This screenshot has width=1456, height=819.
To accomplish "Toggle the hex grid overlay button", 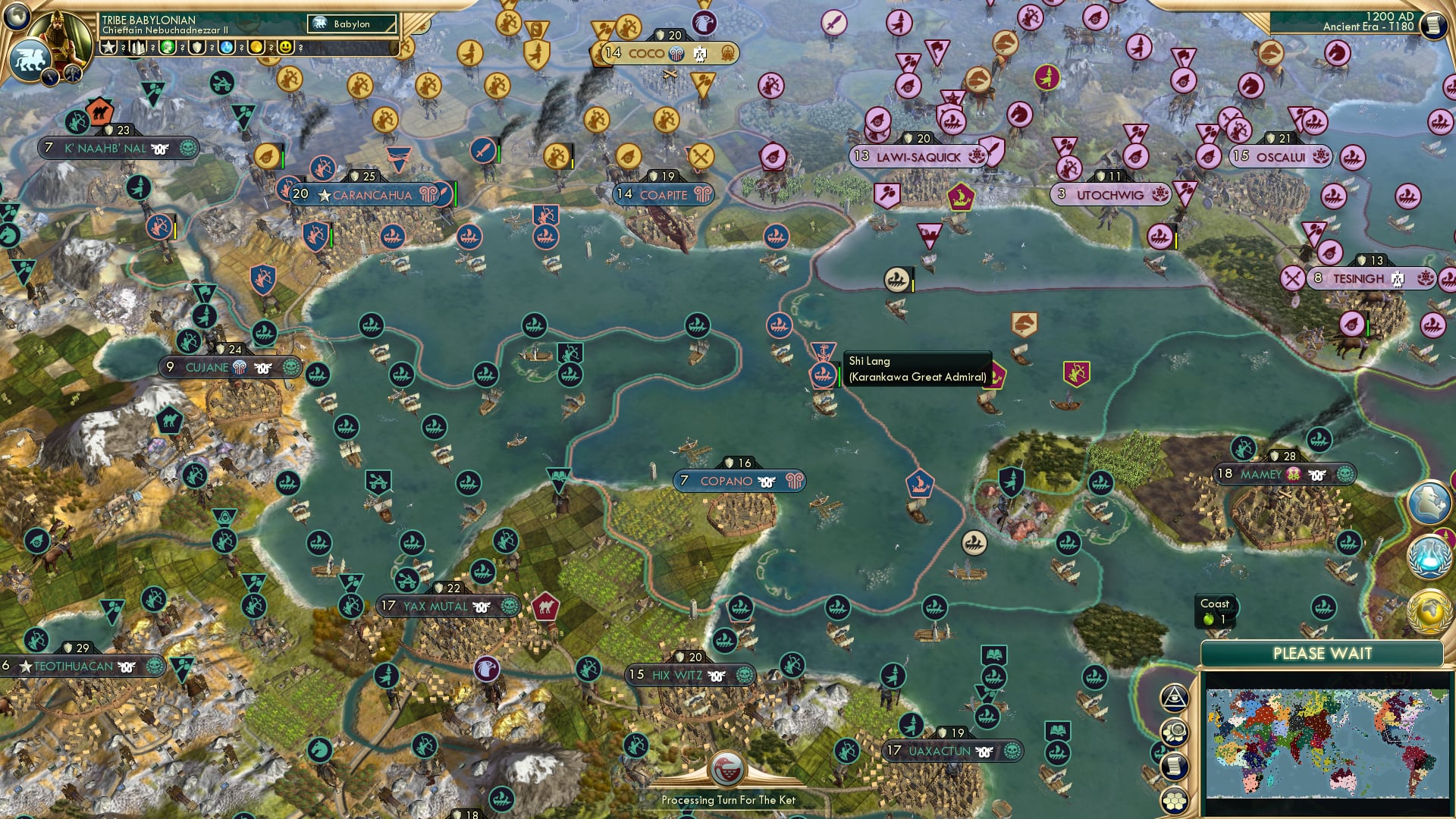I will tap(1175, 799).
